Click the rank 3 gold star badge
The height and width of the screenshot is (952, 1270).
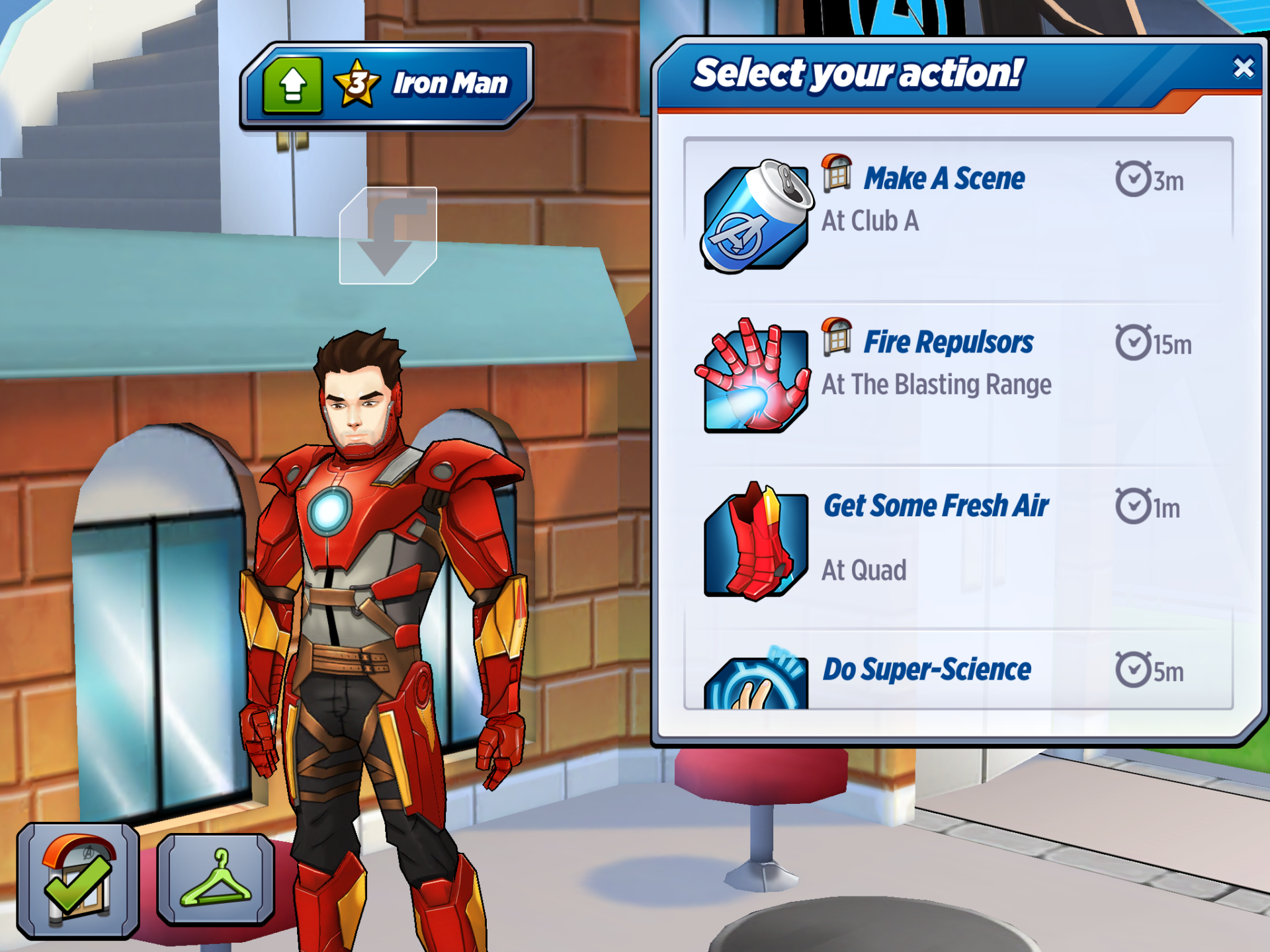[x=357, y=84]
